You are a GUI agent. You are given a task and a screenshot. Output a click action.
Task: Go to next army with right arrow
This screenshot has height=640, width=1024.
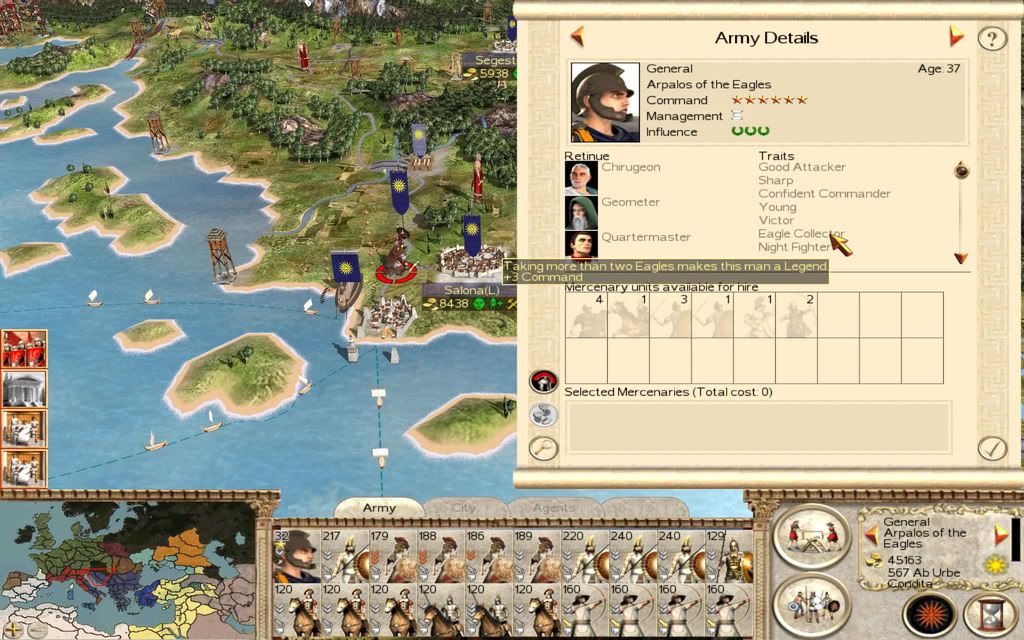point(956,37)
